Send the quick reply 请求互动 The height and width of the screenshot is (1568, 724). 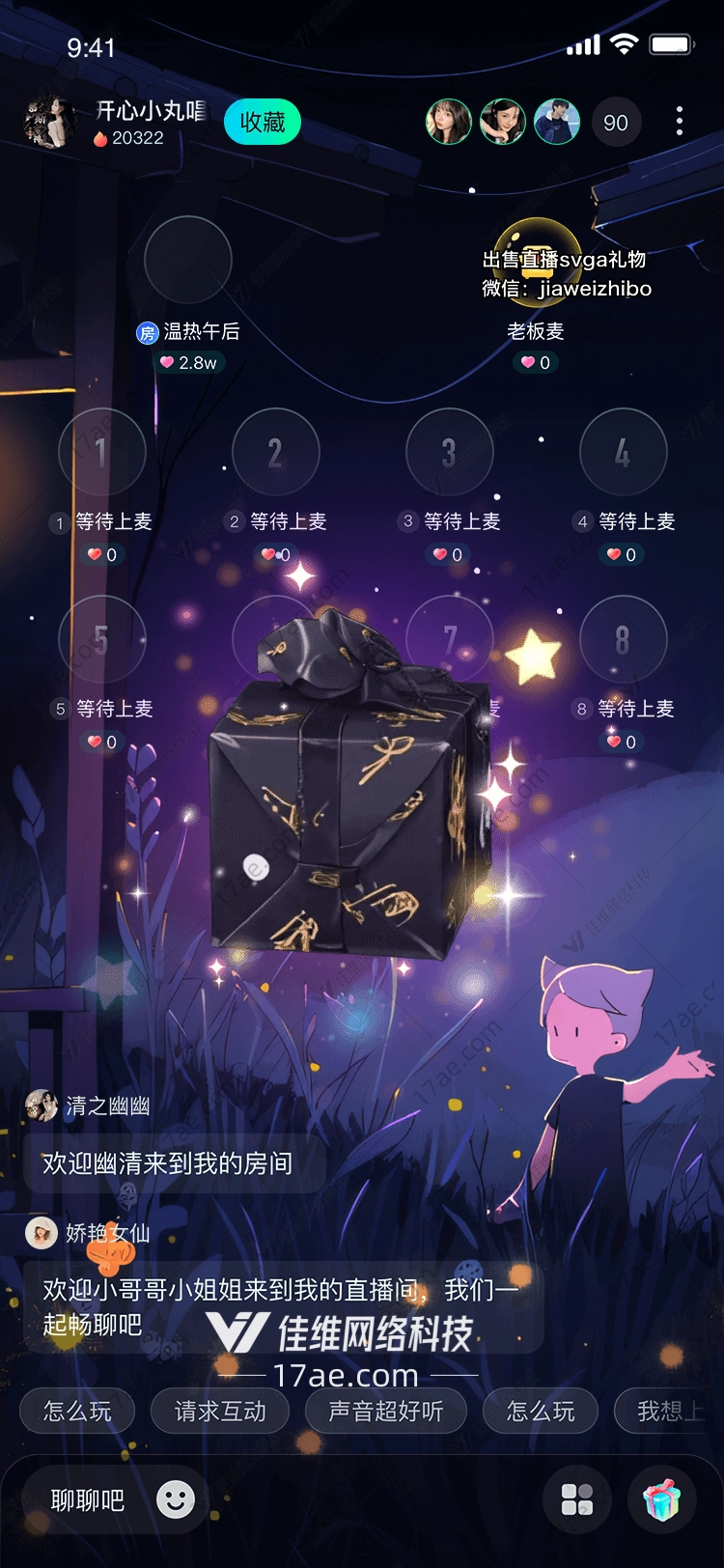click(x=220, y=1412)
